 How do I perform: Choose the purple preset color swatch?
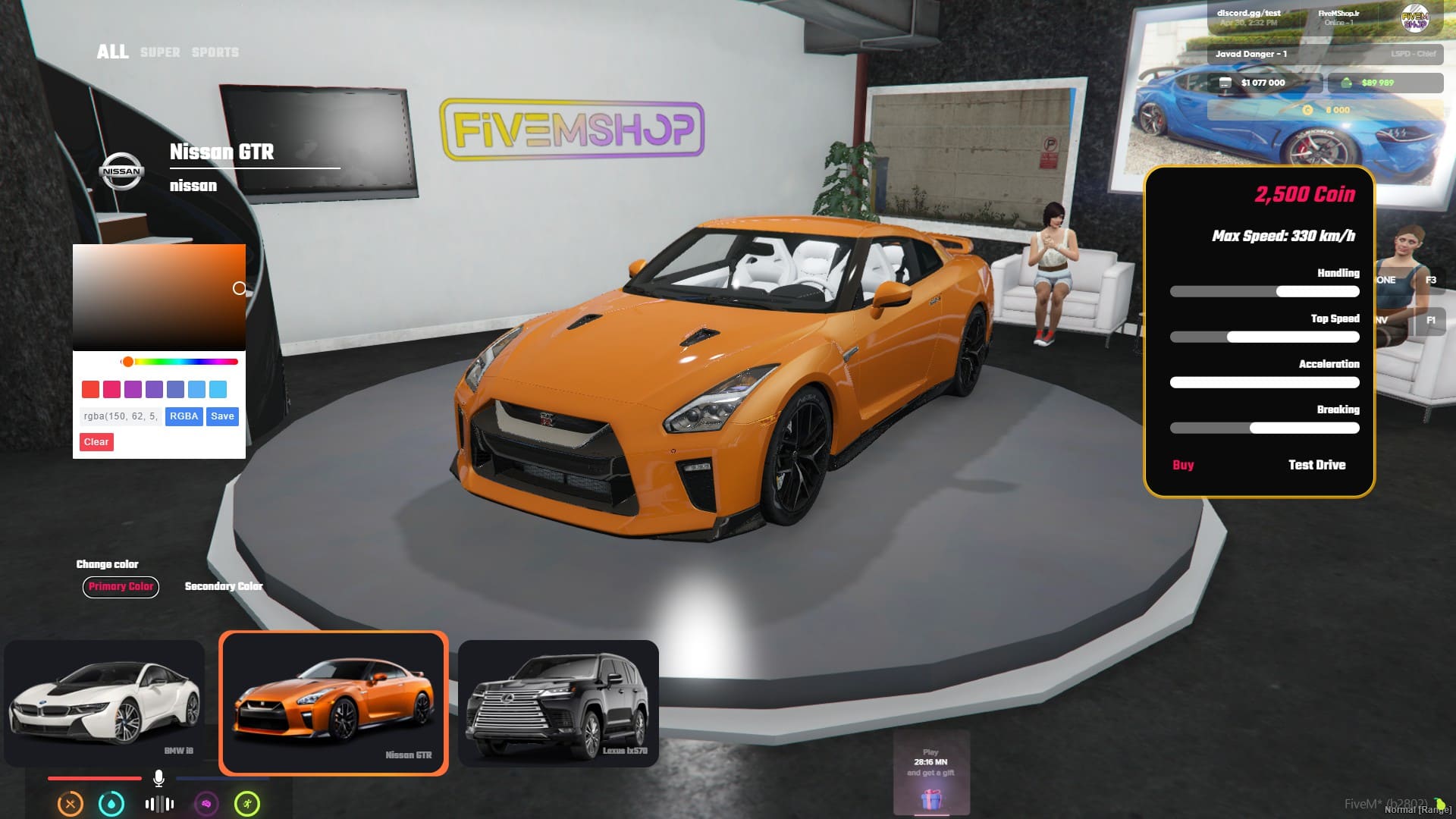[x=133, y=390]
